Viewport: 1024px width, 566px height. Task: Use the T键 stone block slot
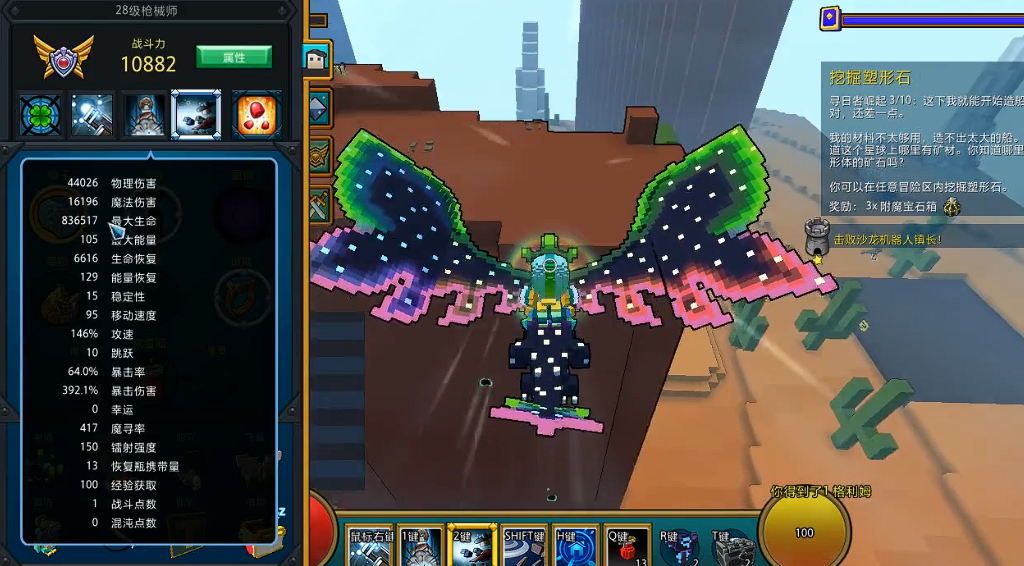[x=732, y=548]
